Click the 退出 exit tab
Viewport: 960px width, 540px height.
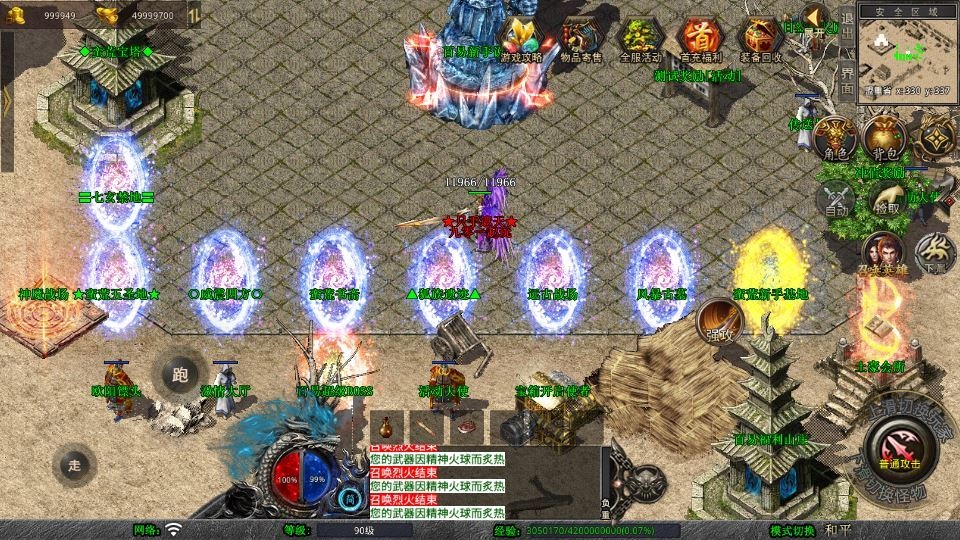click(x=847, y=28)
